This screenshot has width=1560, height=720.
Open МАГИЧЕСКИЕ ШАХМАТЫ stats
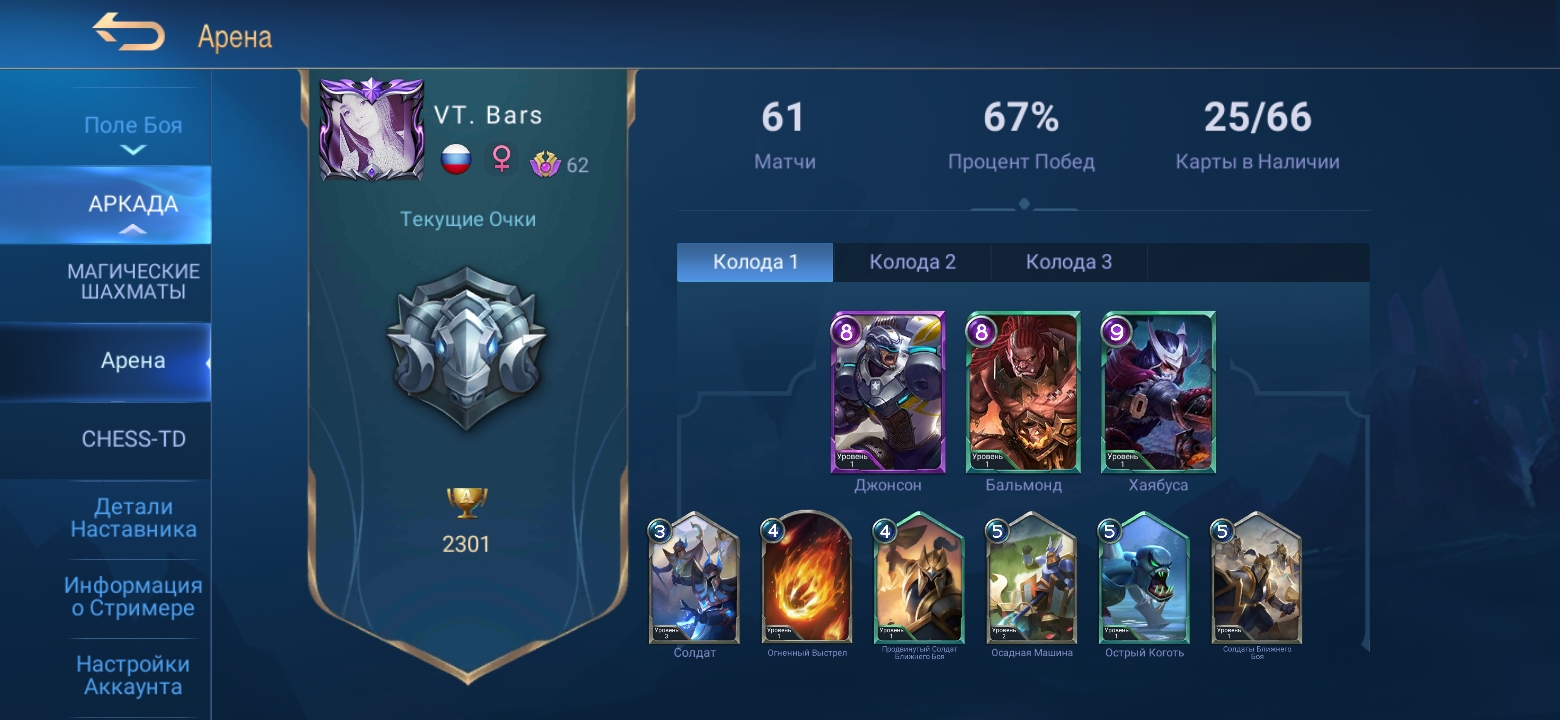(x=132, y=282)
